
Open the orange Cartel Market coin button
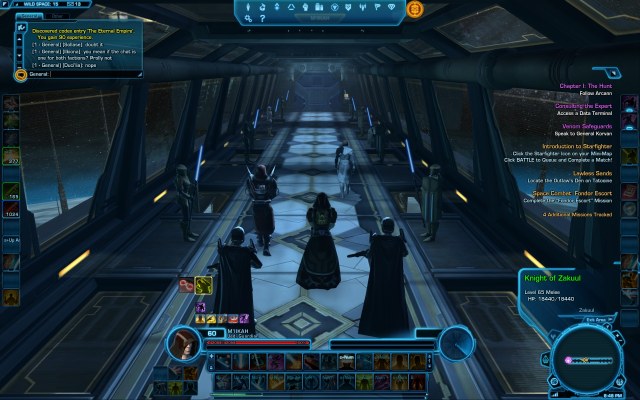415,8
